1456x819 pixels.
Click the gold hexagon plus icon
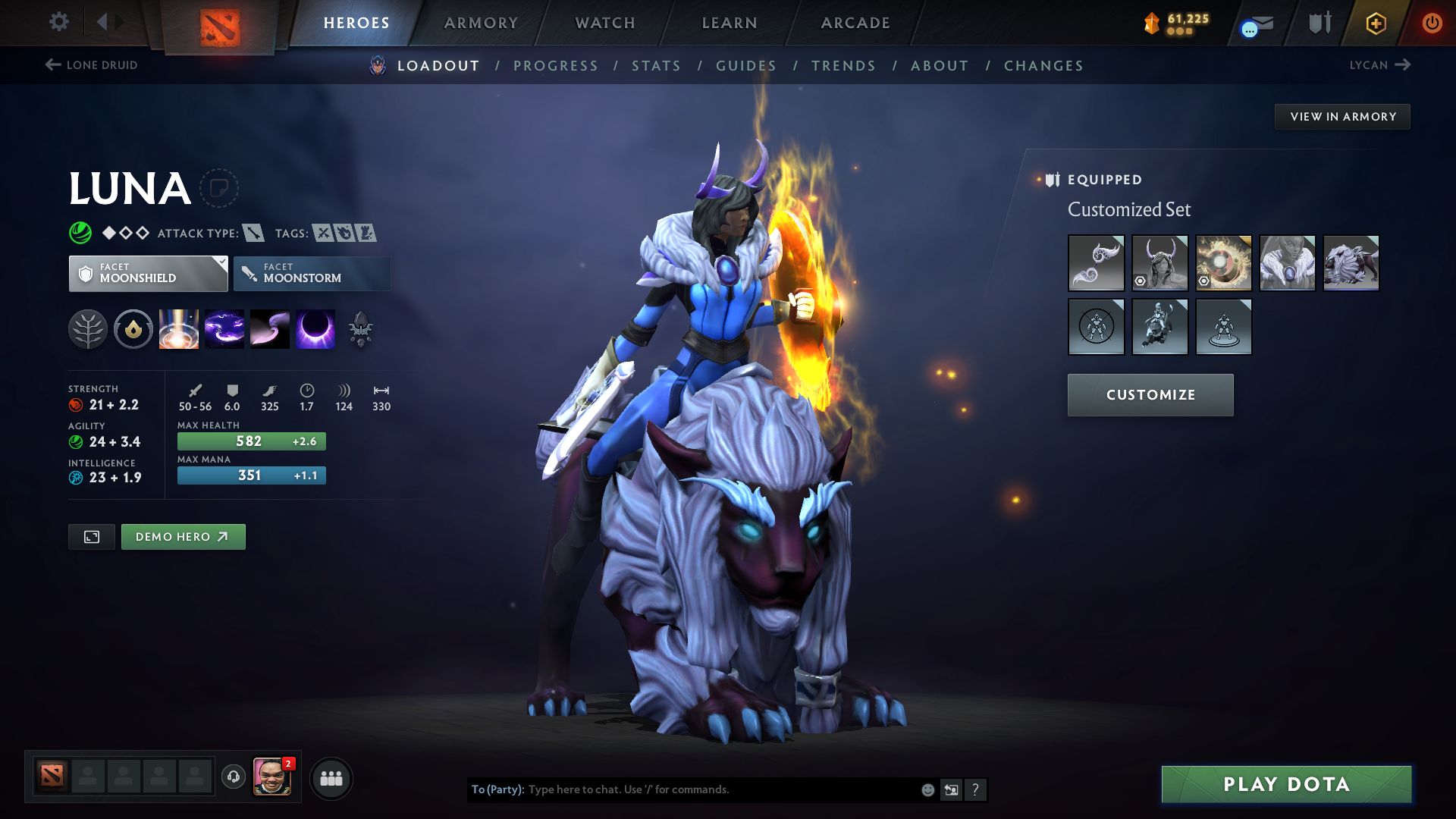pyautogui.click(x=1376, y=23)
